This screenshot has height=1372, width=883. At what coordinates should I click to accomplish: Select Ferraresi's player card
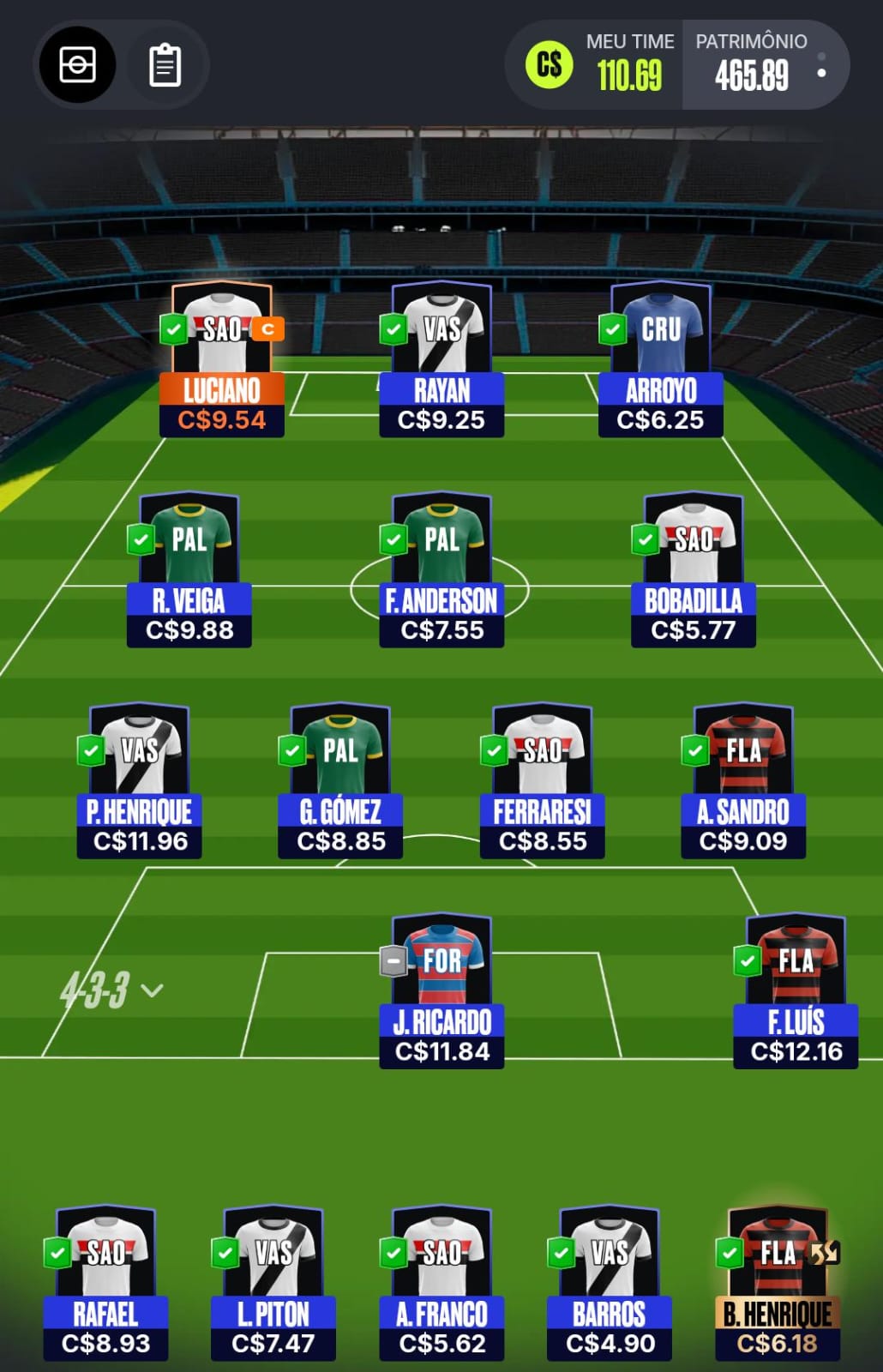click(543, 781)
